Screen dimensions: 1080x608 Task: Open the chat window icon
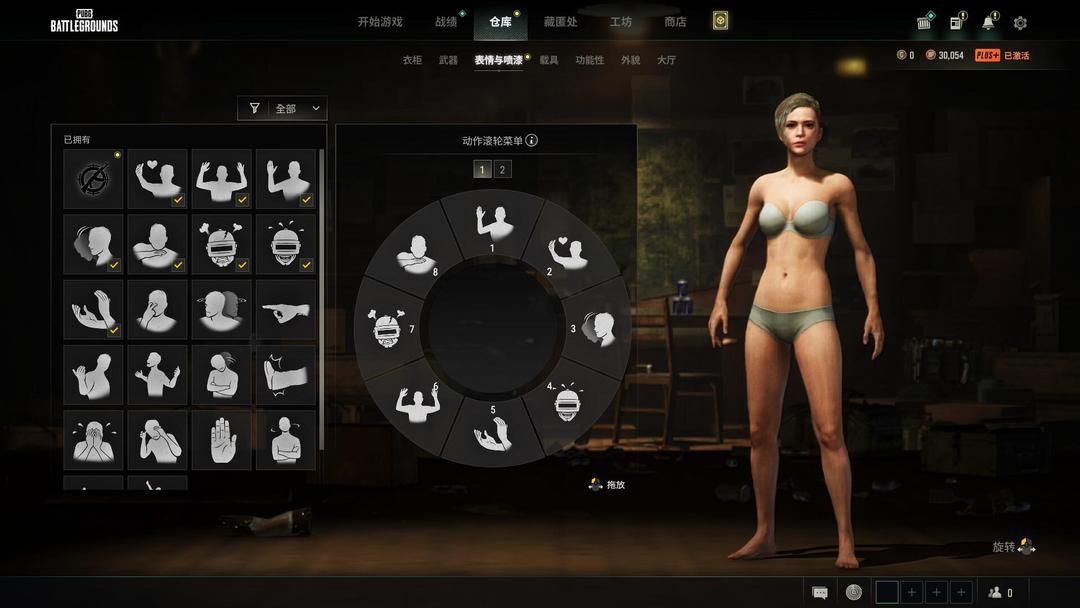(x=820, y=592)
